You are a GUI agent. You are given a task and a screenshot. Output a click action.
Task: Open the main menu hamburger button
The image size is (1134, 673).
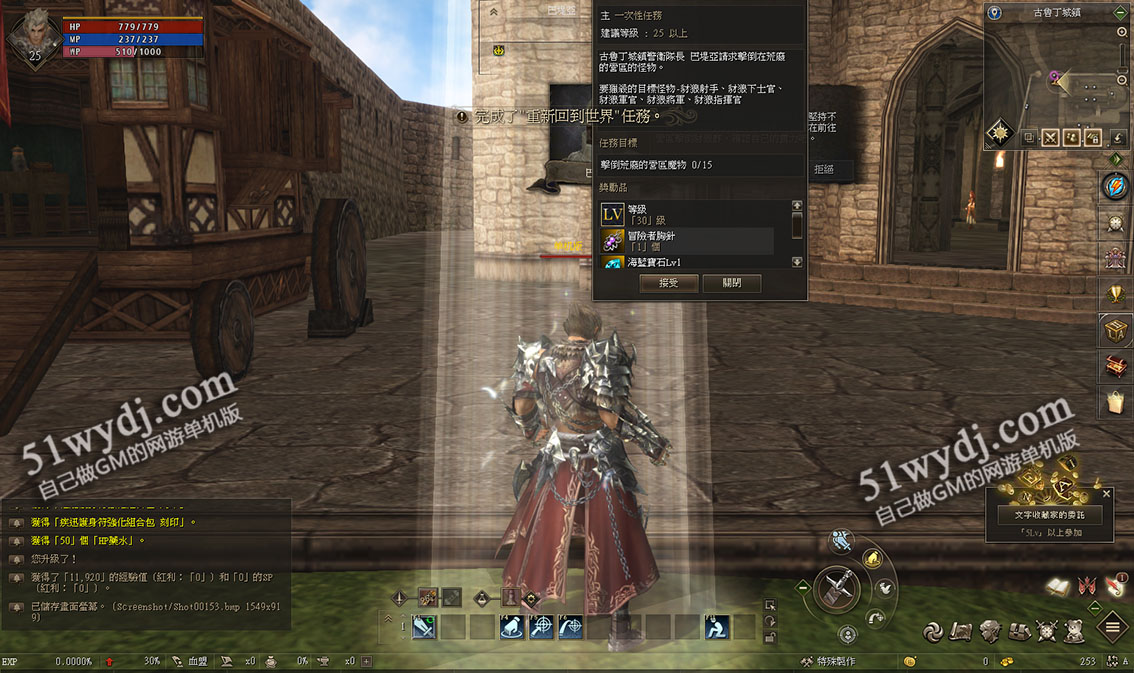pyautogui.click(x=1112, y=627)
